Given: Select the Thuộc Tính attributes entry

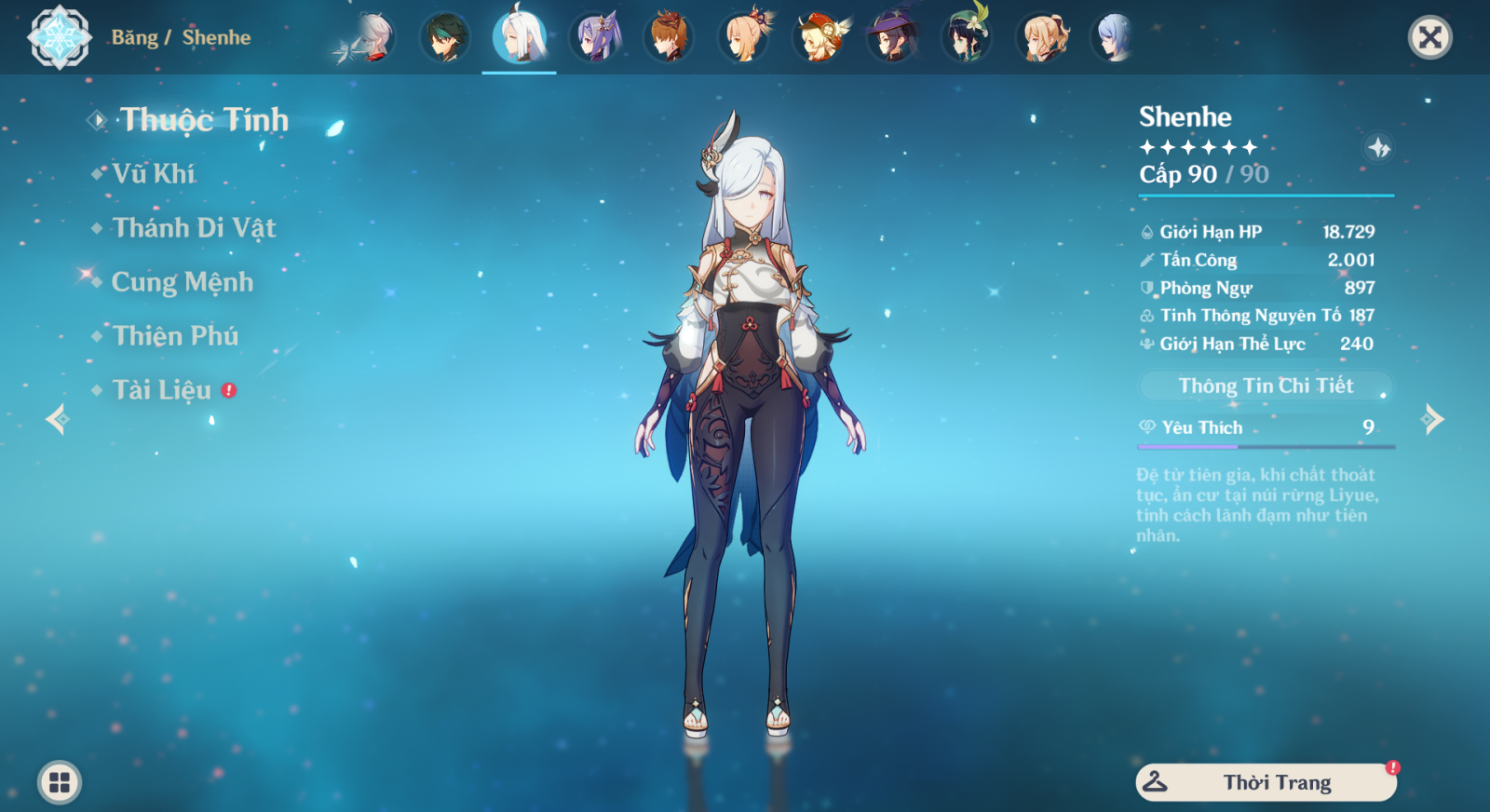Looking at the screenshot, I should tap(204, 120).
